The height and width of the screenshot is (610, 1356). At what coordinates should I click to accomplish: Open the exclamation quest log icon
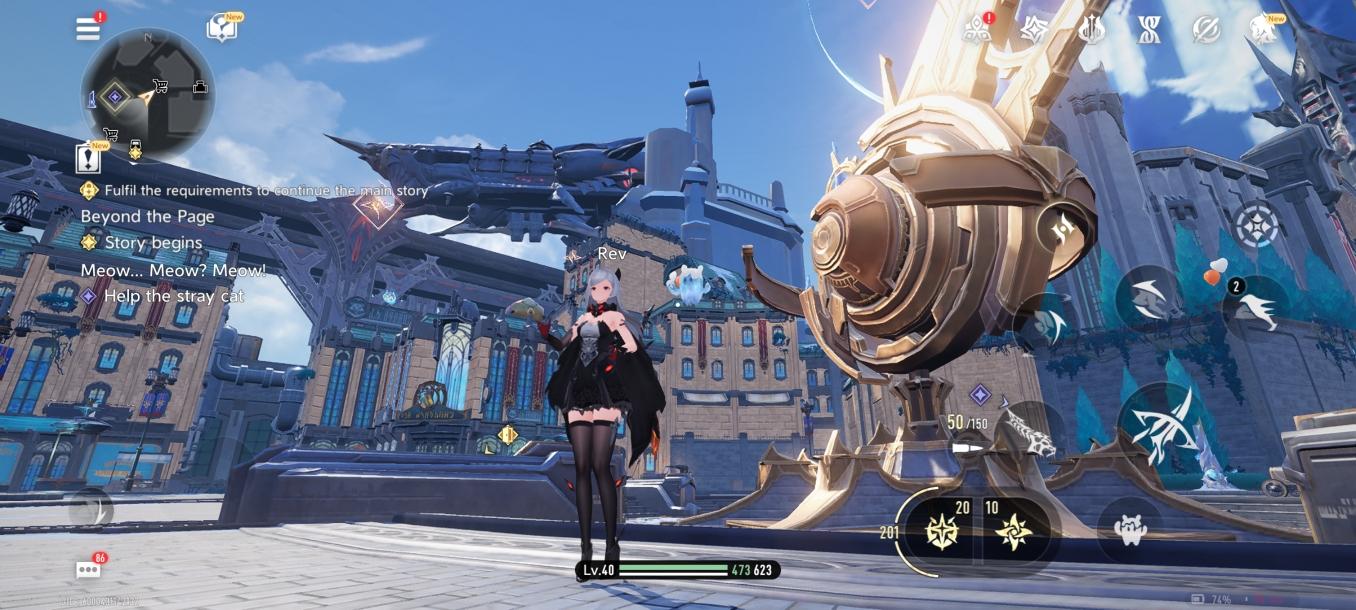88,157
